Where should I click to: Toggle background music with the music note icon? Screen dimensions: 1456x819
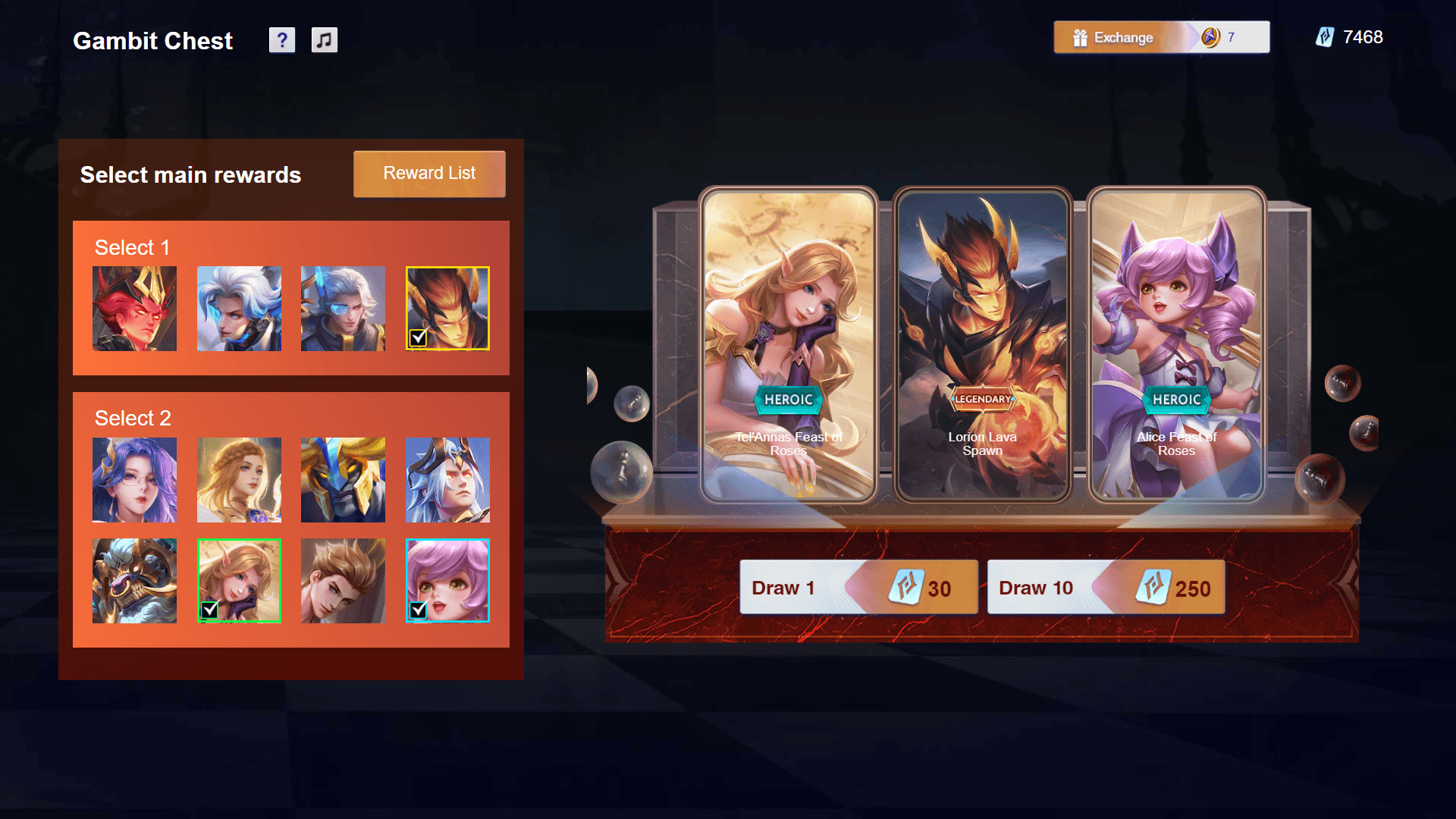pyautogui.click(x=325, y=40)
